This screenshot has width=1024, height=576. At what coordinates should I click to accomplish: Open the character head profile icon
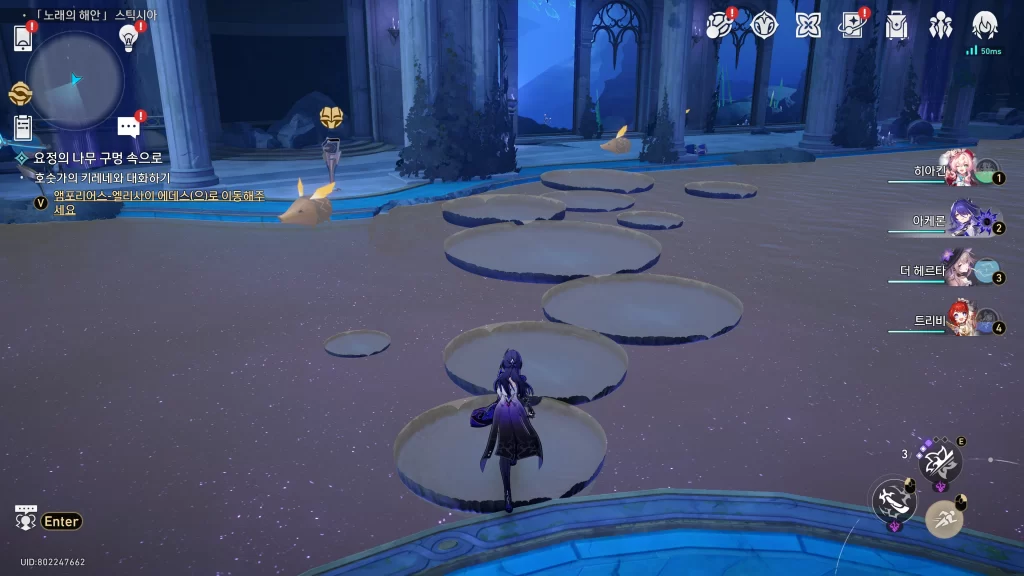pos(985,25)
